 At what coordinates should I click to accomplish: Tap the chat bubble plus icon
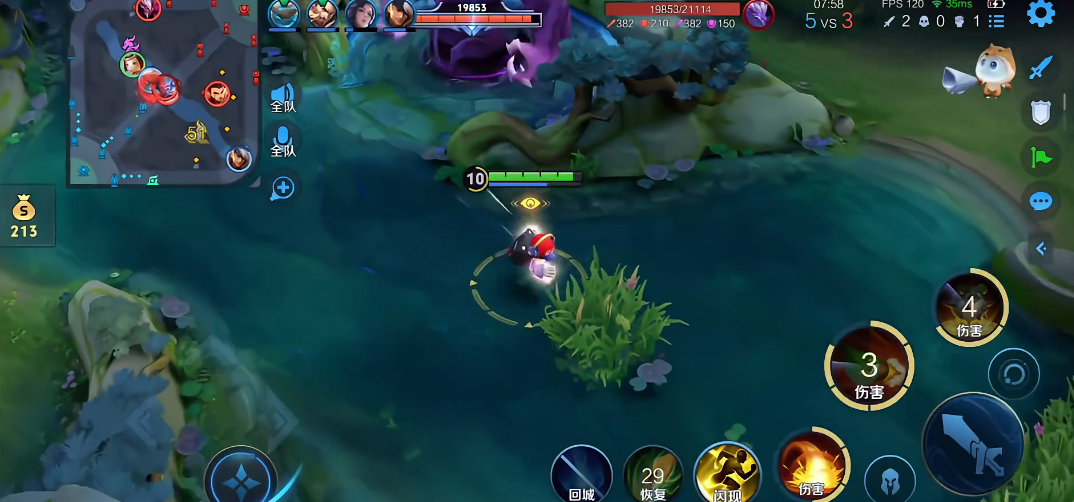click(x=283, y=188)
